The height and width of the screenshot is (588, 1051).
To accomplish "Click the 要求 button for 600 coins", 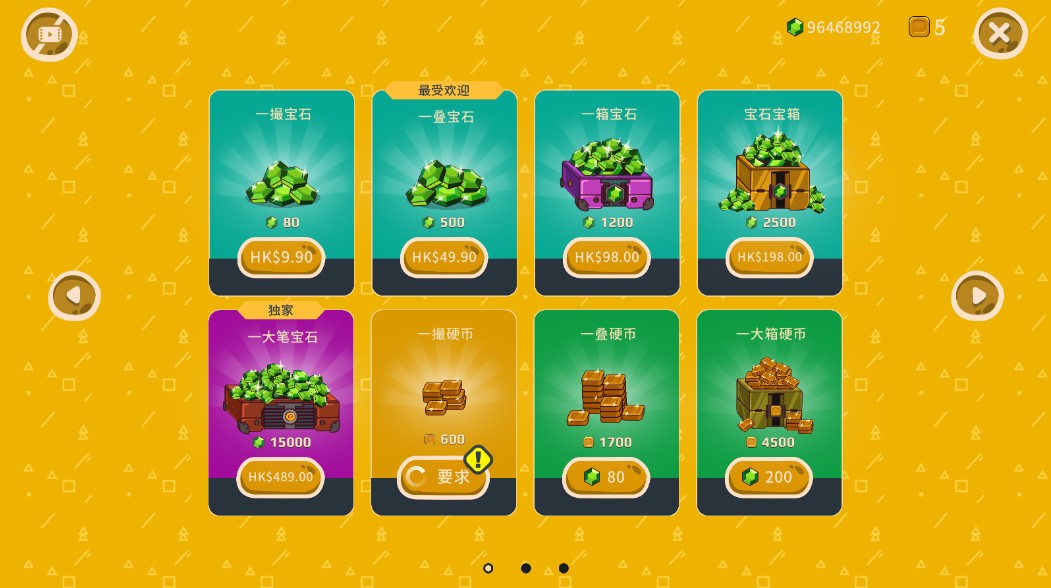I will point(443,477).
